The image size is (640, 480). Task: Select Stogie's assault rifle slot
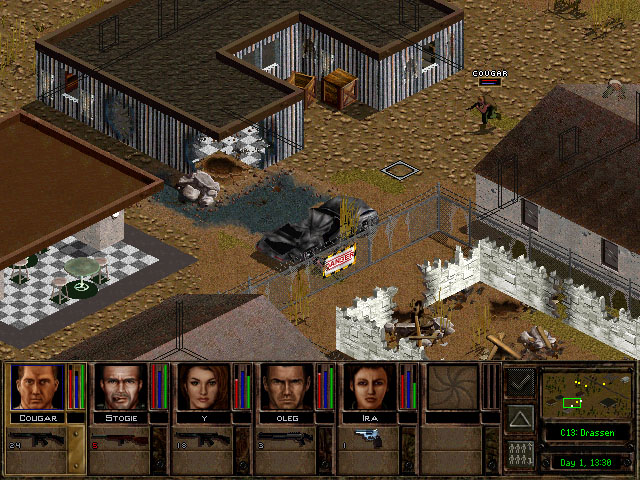point(120,439)
